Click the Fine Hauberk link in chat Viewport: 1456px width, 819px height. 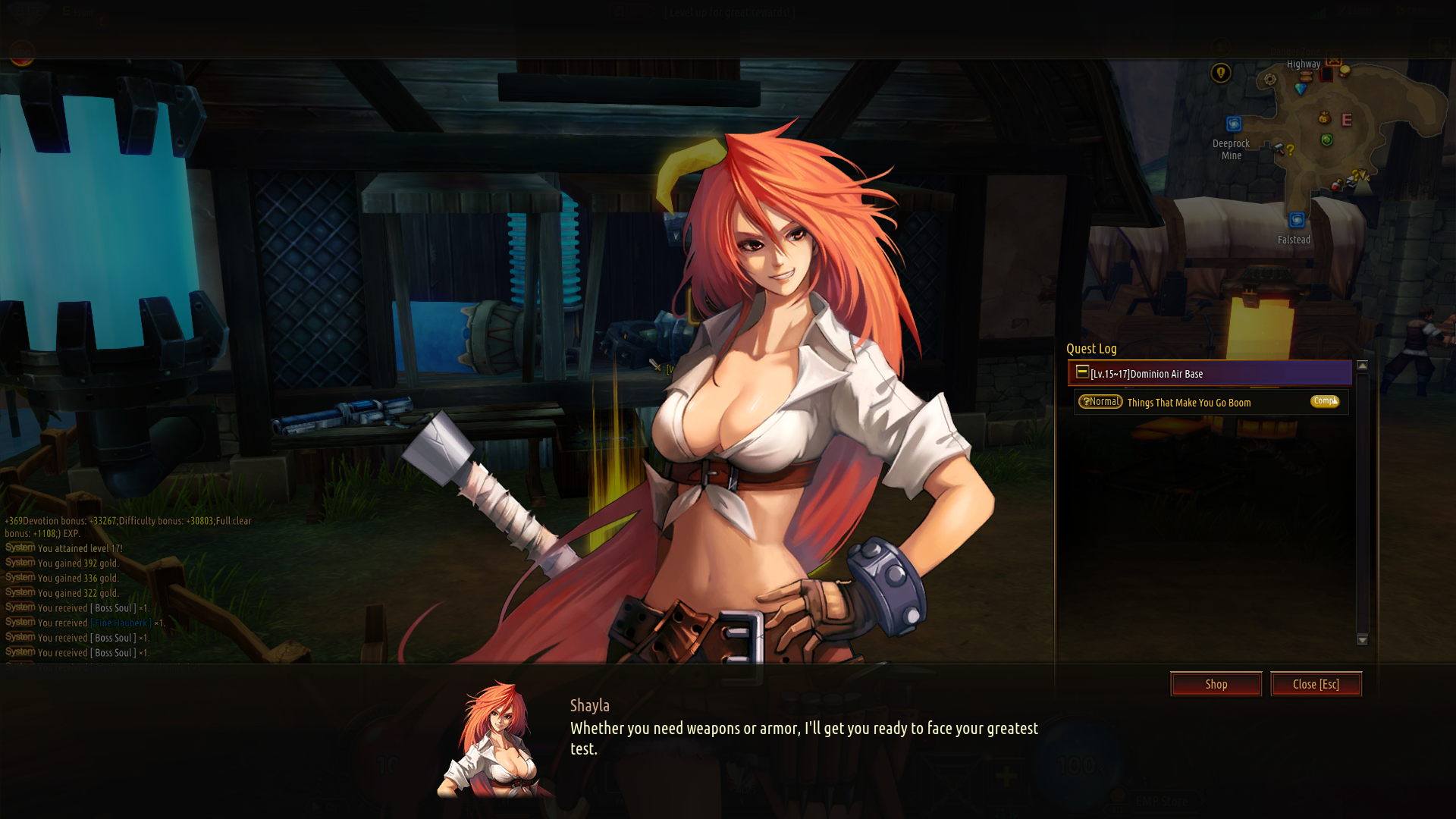tap(121, 623)
